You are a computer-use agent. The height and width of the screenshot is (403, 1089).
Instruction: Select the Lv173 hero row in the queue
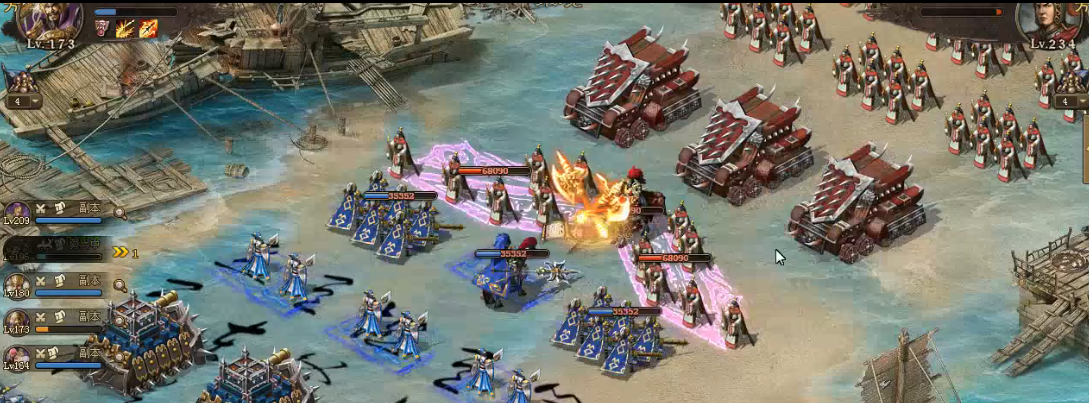[x=17, y=321]
